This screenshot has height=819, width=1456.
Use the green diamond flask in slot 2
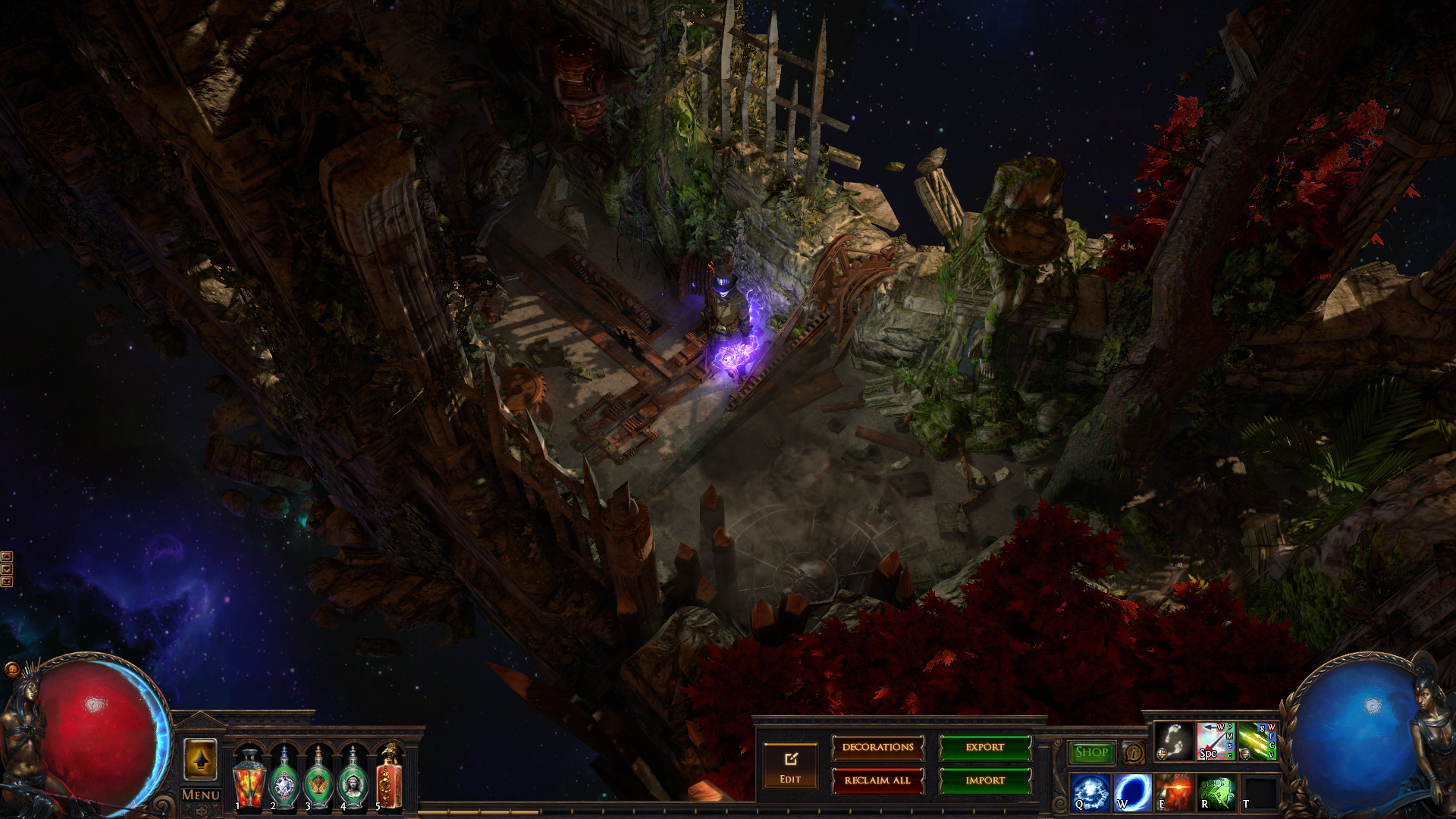[284, 780]
